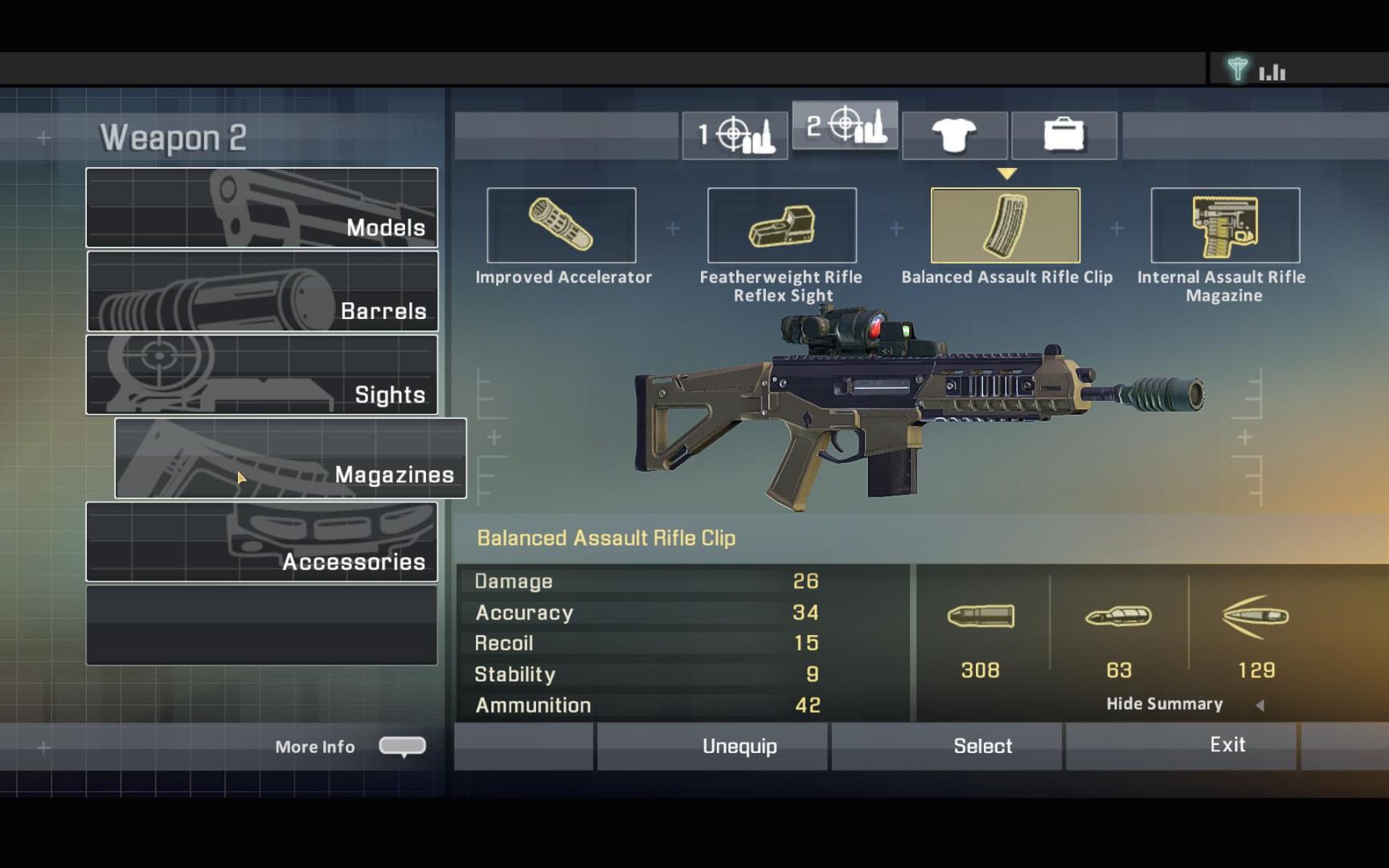The height and width of the screenshot is (868, 1389).
Task: Select the Improved Accelerator slot
Action: (561, 226)
